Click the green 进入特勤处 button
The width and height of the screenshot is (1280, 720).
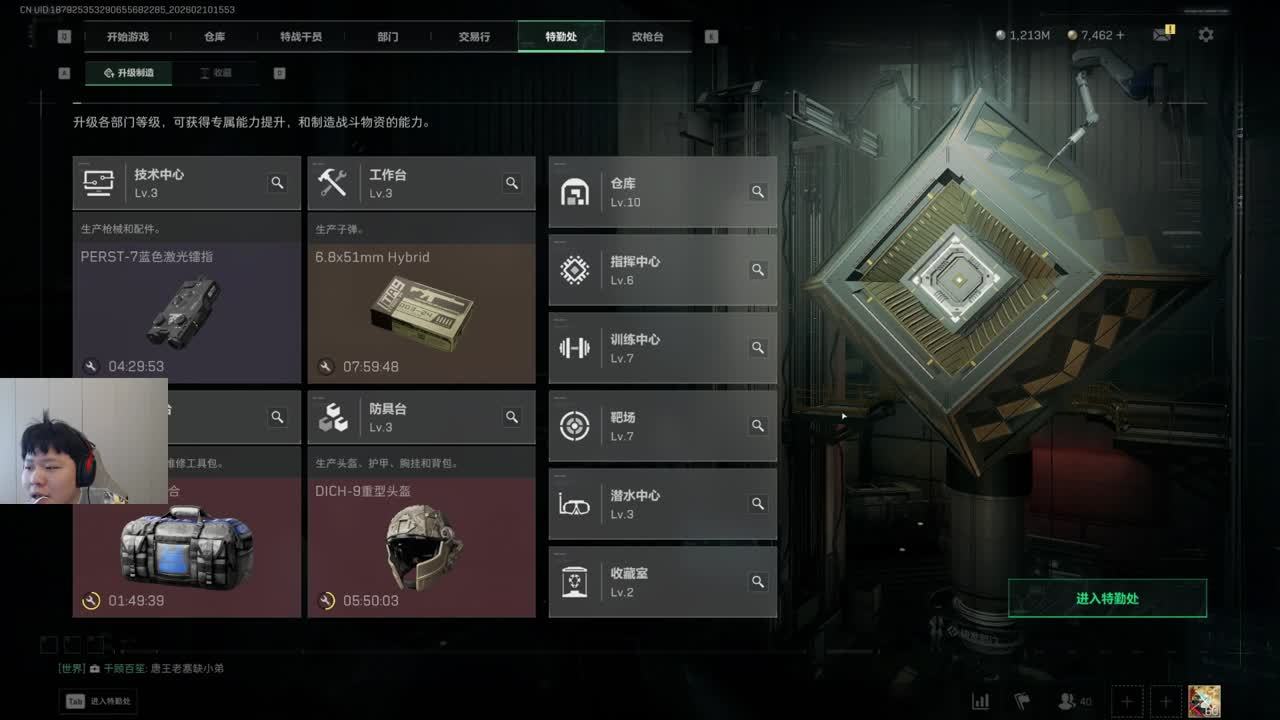pyautogui.click(x=1107, y=598)
